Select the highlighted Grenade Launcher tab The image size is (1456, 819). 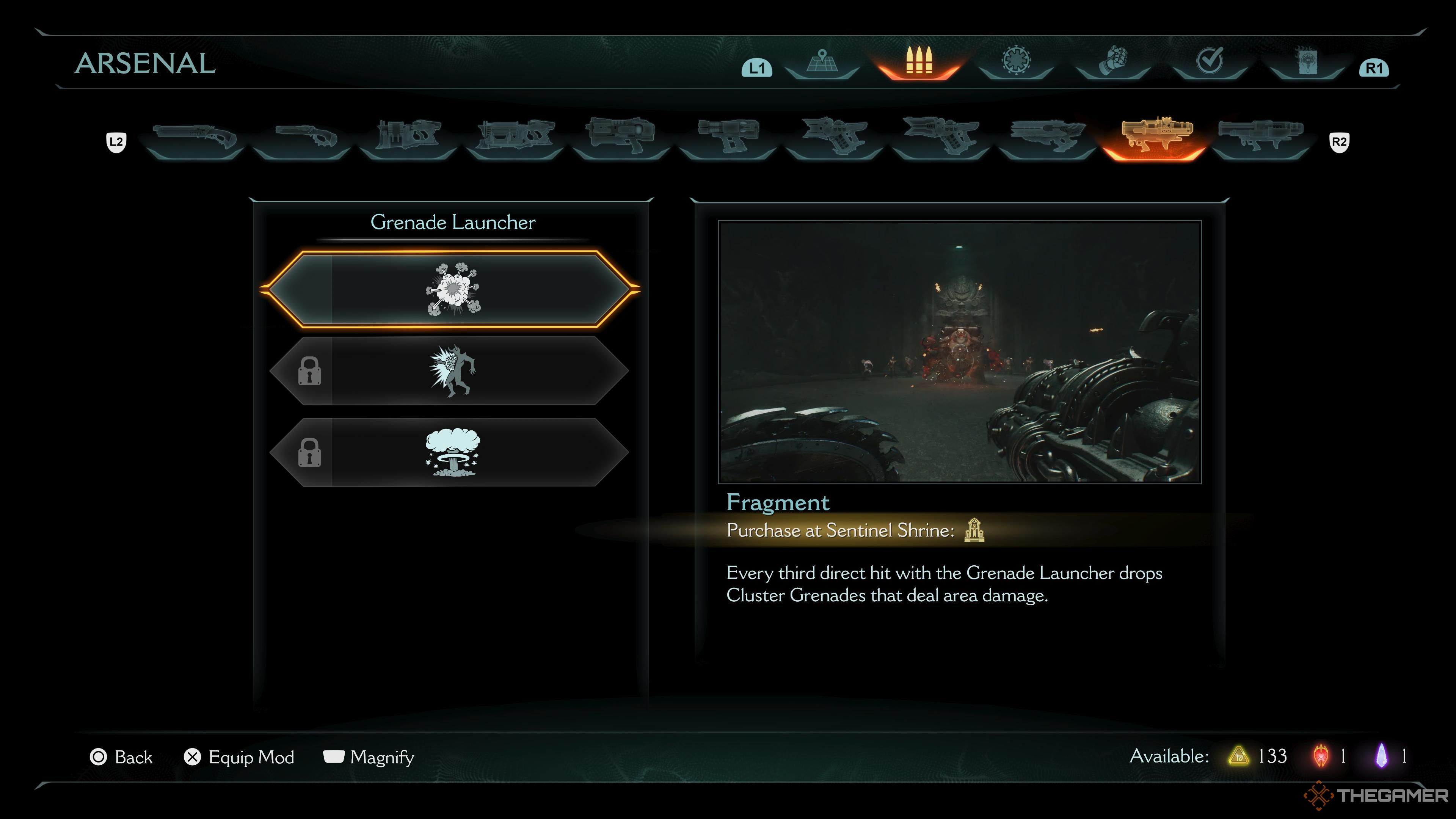click(1155, 138)
